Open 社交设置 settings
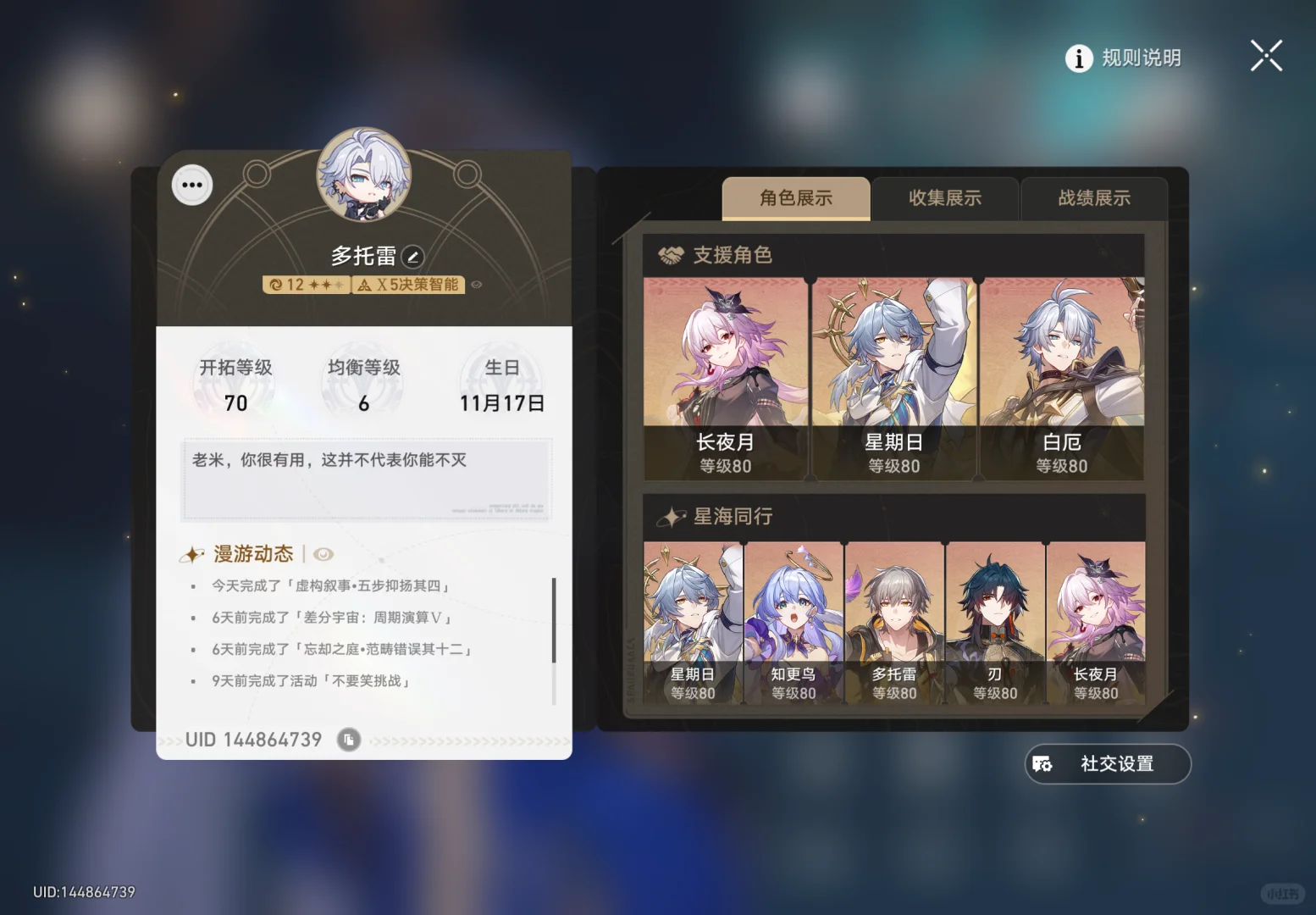 click(1107, 764)
